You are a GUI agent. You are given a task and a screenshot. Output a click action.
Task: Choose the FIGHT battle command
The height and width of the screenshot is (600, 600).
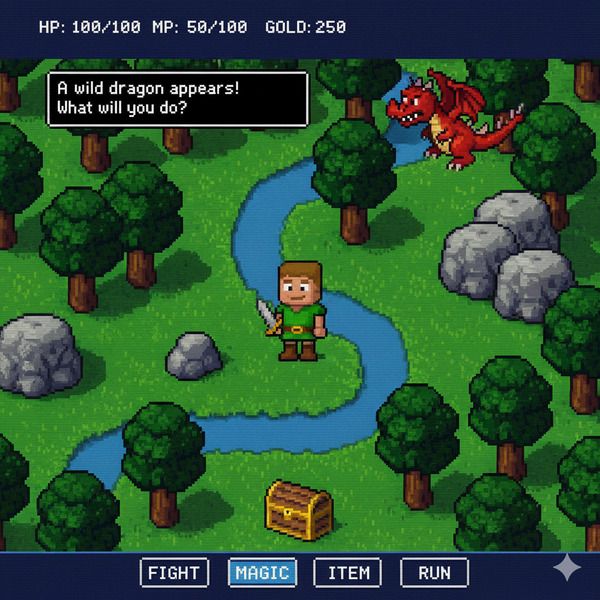point(175,573)
